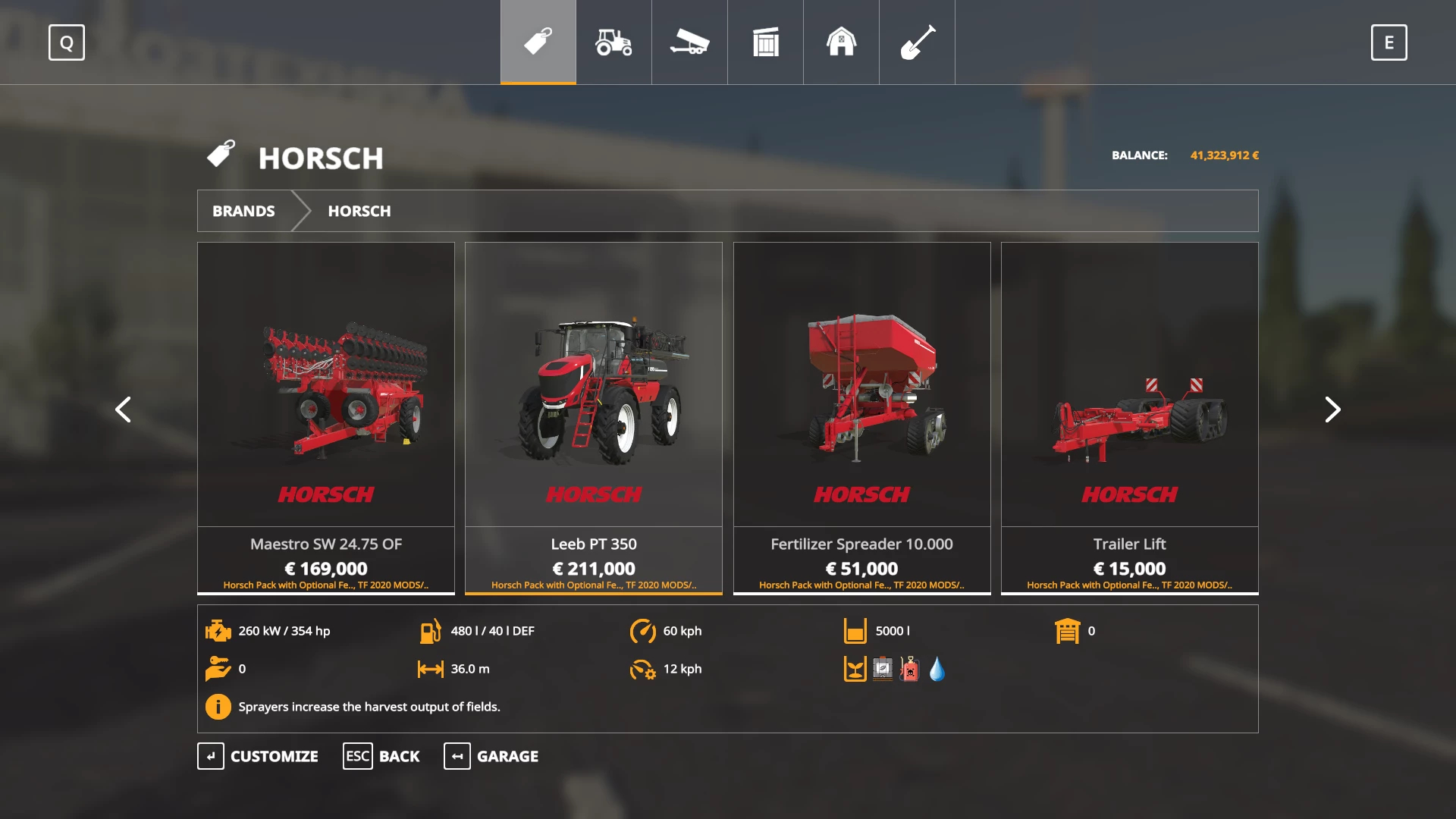The width and height of the screenshot is (1456, 819).
Task: Show next items with right arrow
Action: 1332,409
